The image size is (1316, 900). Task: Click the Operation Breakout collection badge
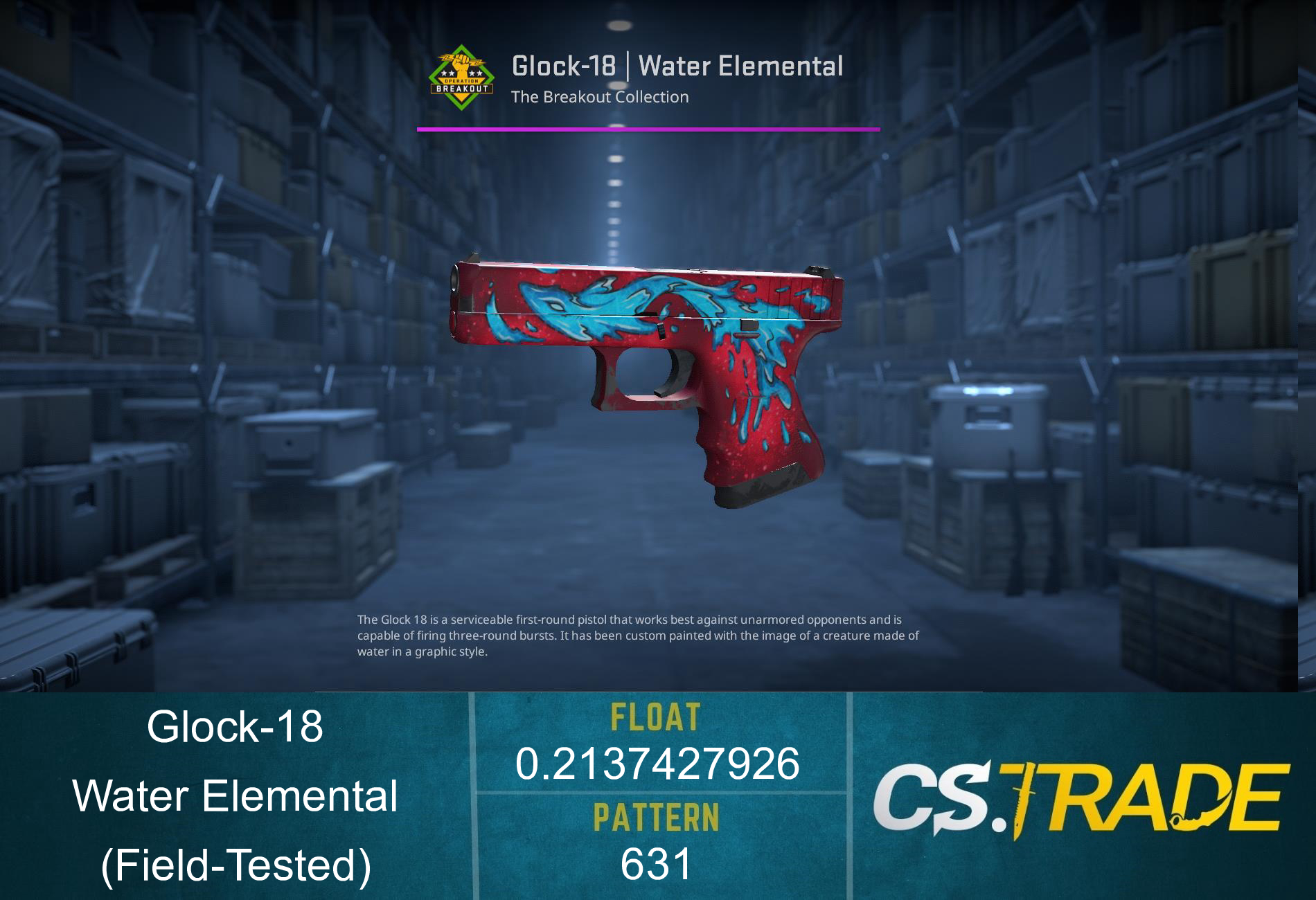(461, 76)
